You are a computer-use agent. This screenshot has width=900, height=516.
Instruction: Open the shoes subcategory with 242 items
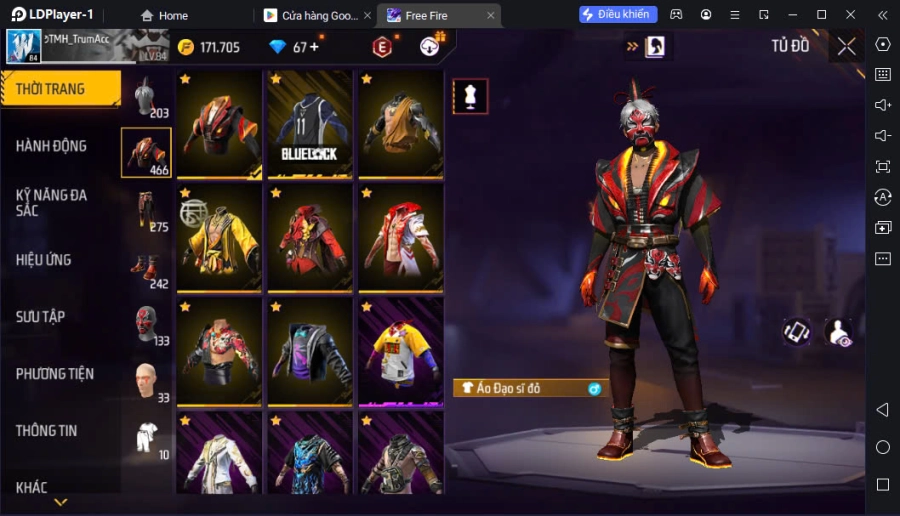(x=147, y=267)
